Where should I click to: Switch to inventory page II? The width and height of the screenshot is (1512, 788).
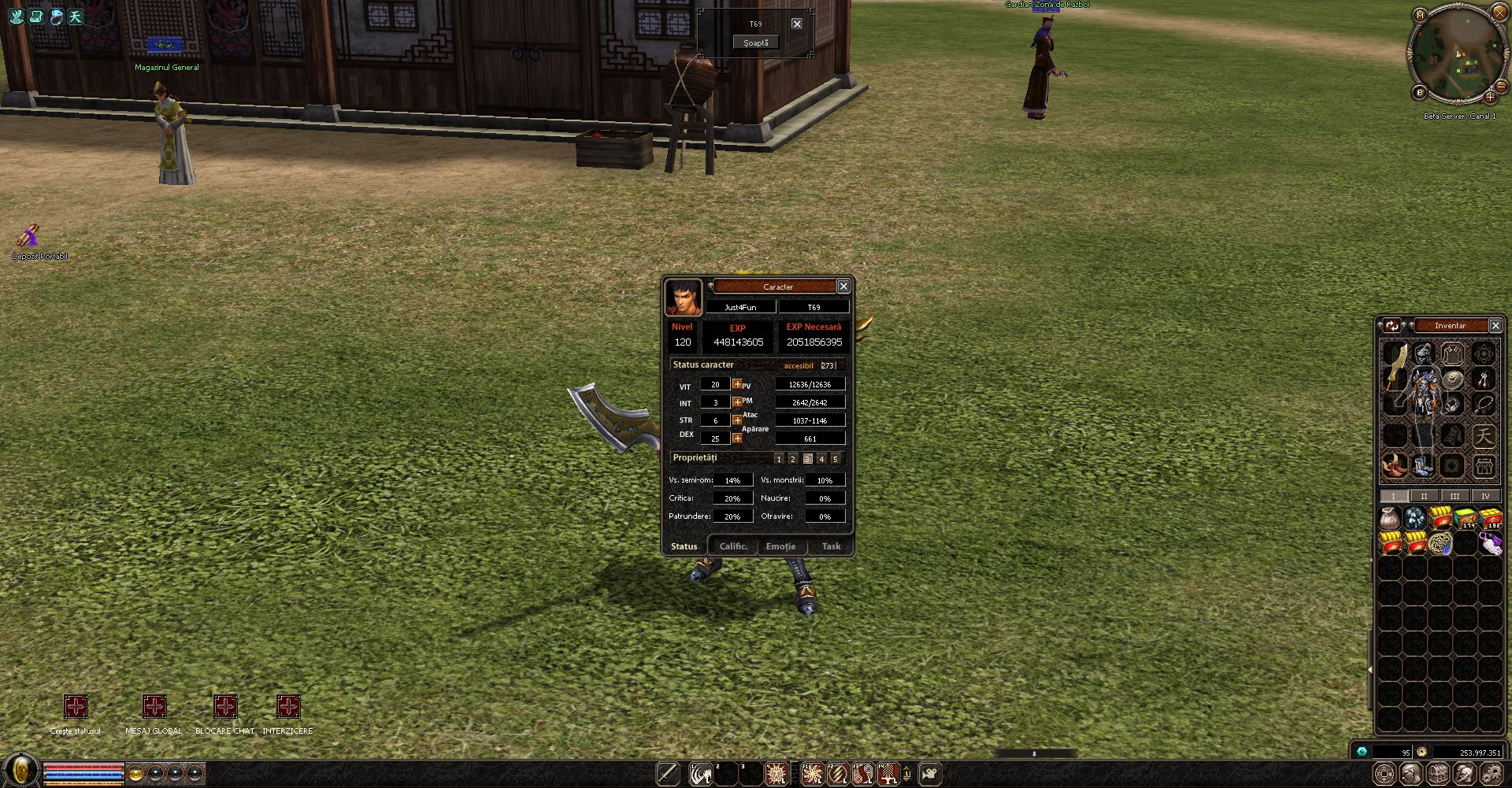pyautogui.click(x=1424, y=496)
